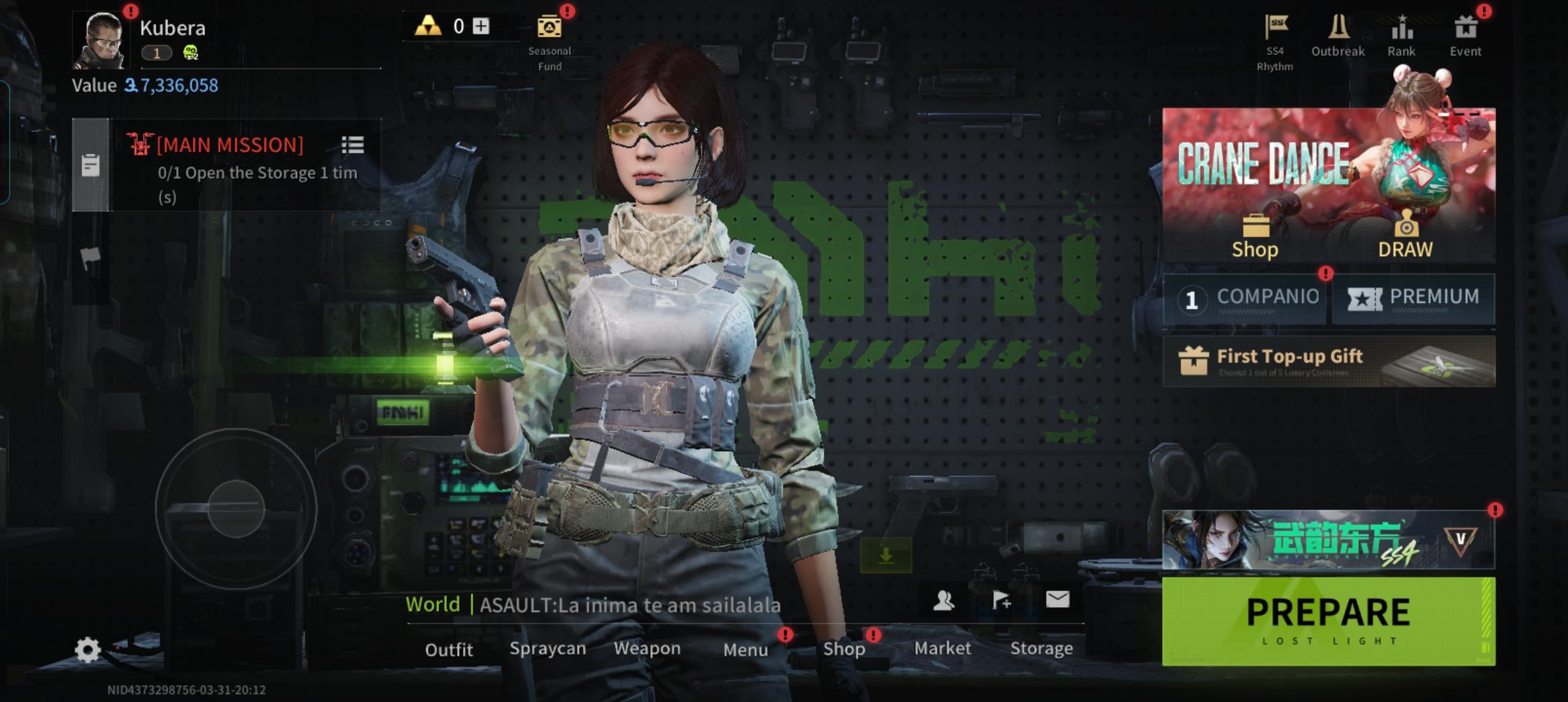Open the Weapon menu
1568x702 pixels.
point(647,648)
